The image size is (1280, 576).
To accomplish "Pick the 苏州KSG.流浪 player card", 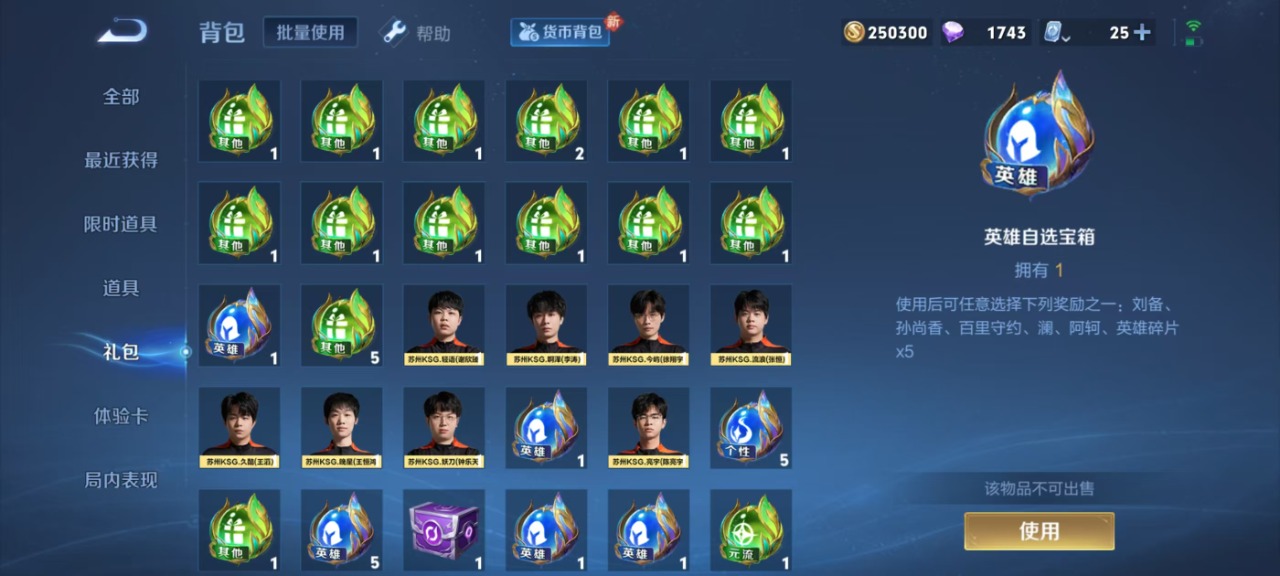I will point(751,325).
